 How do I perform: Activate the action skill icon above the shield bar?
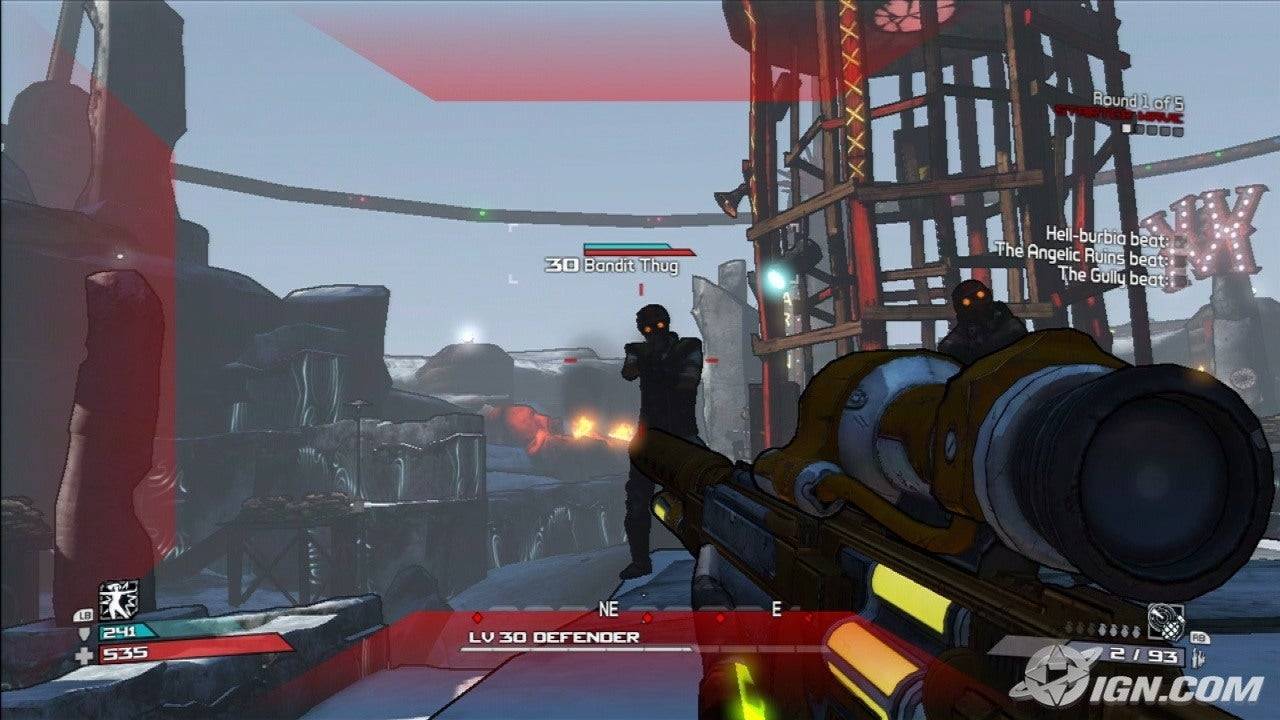[118, 599]
